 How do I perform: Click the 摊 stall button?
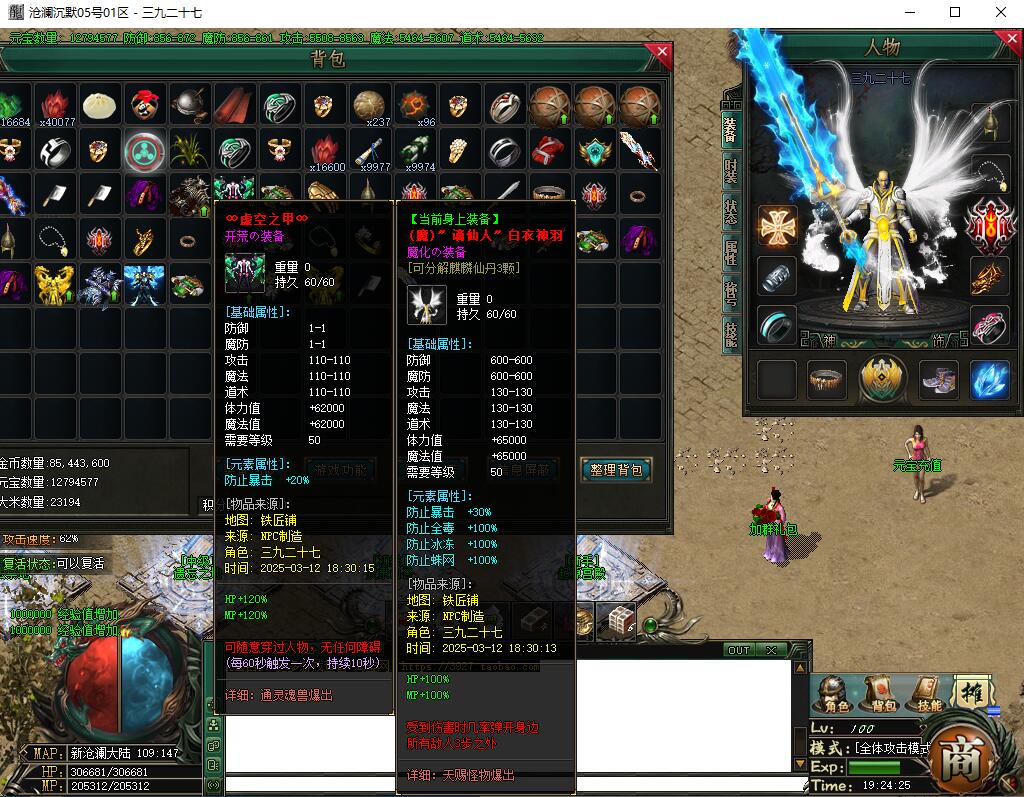(972, 693)
